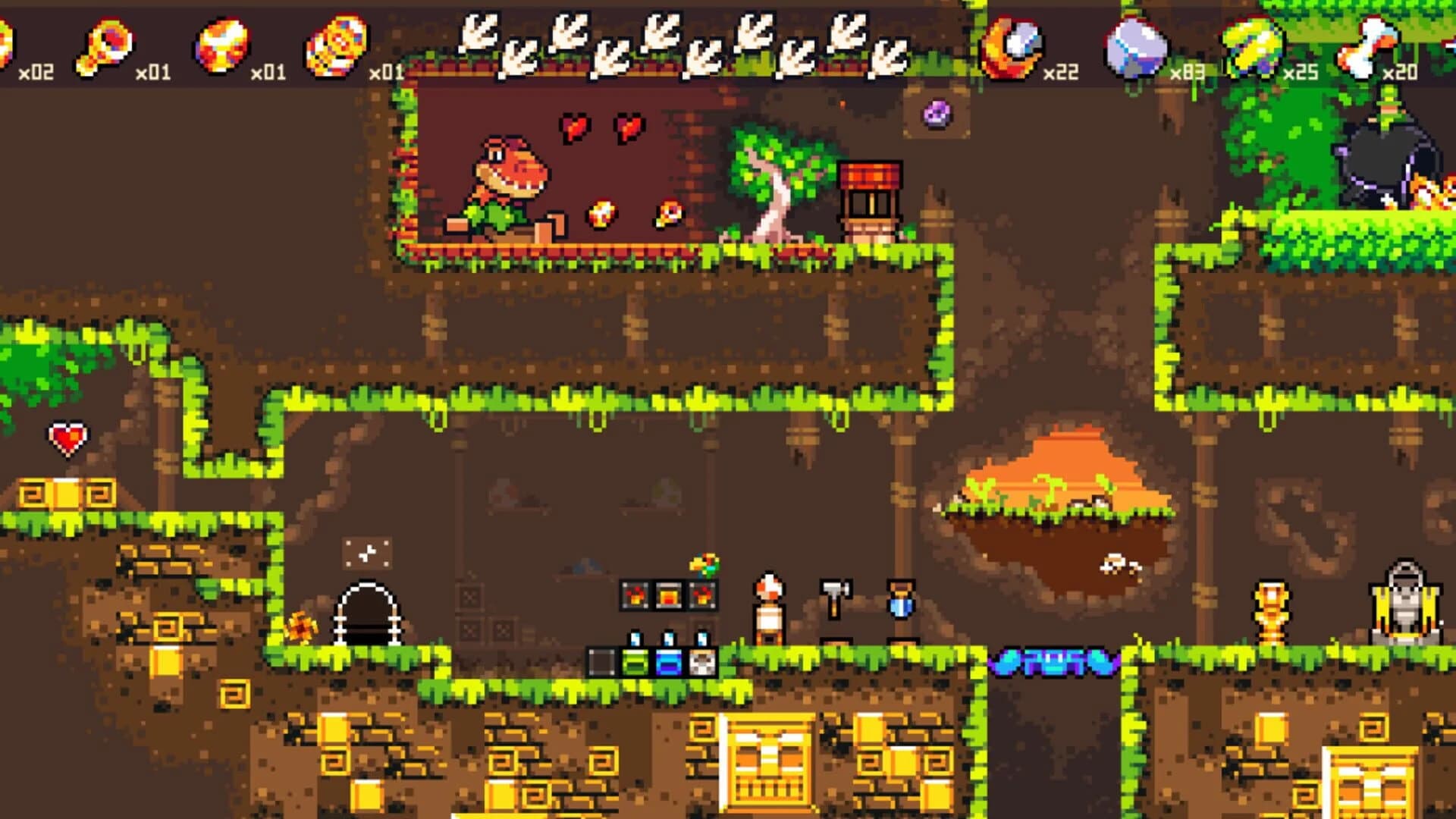
Task: Click the blue canned food icon beside the skull can
Action: (670, 661)
